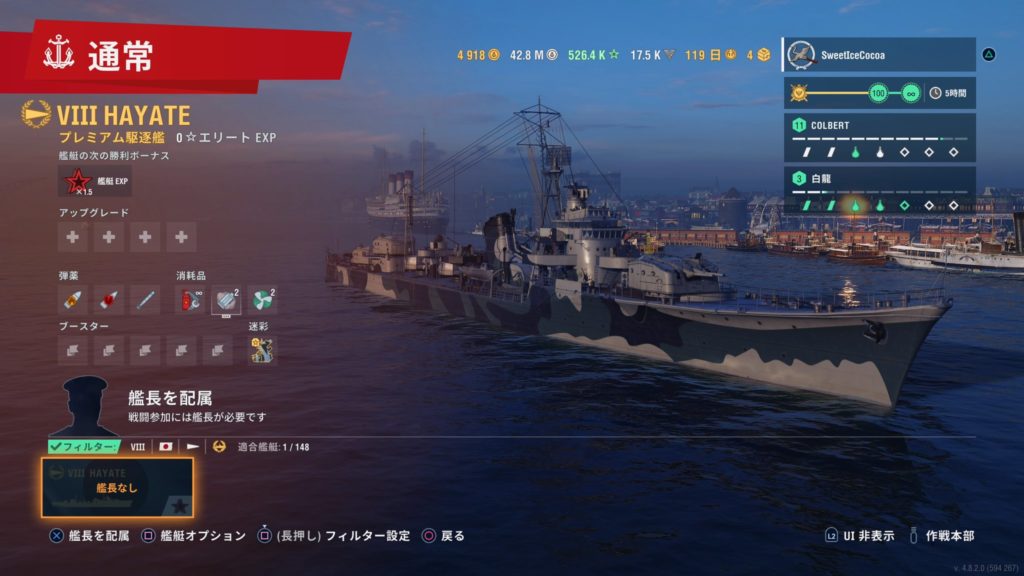This screenshot has width=1024, height=576.
Task: Choose the smoke generator consumable slot
Action: pos(226,299)
